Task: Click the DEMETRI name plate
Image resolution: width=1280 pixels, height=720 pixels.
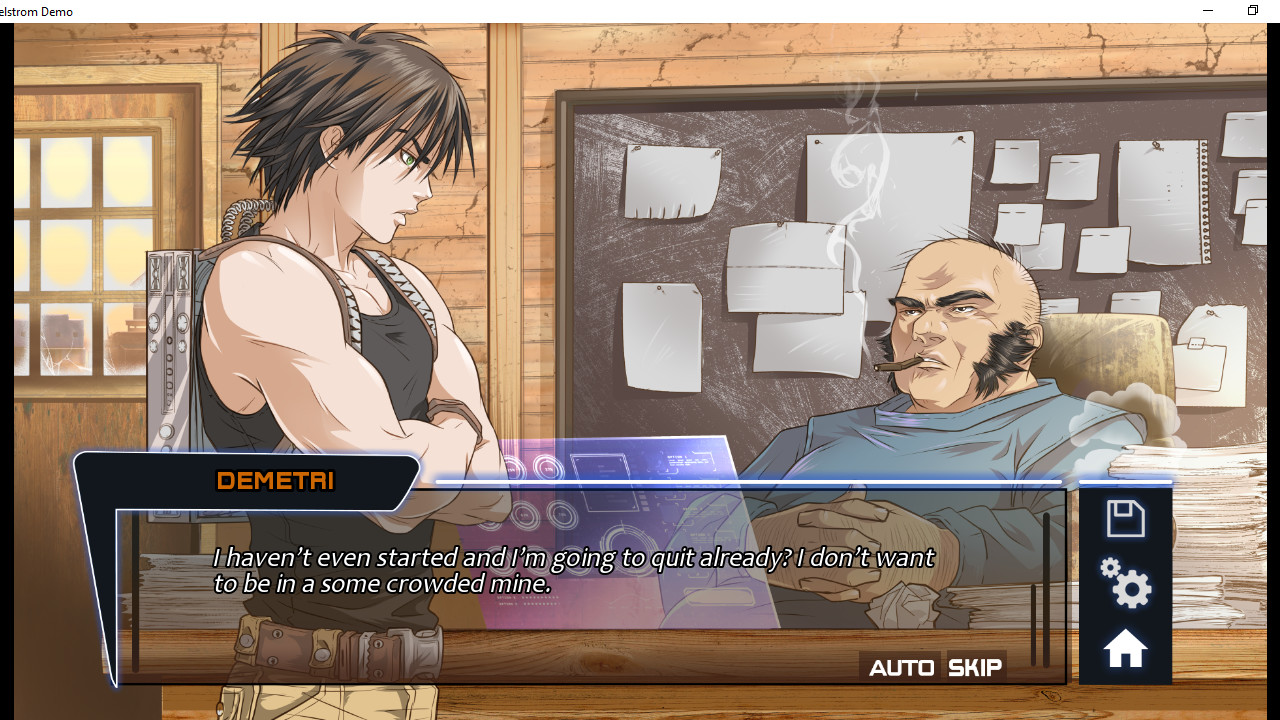Action: click(274, 481)
